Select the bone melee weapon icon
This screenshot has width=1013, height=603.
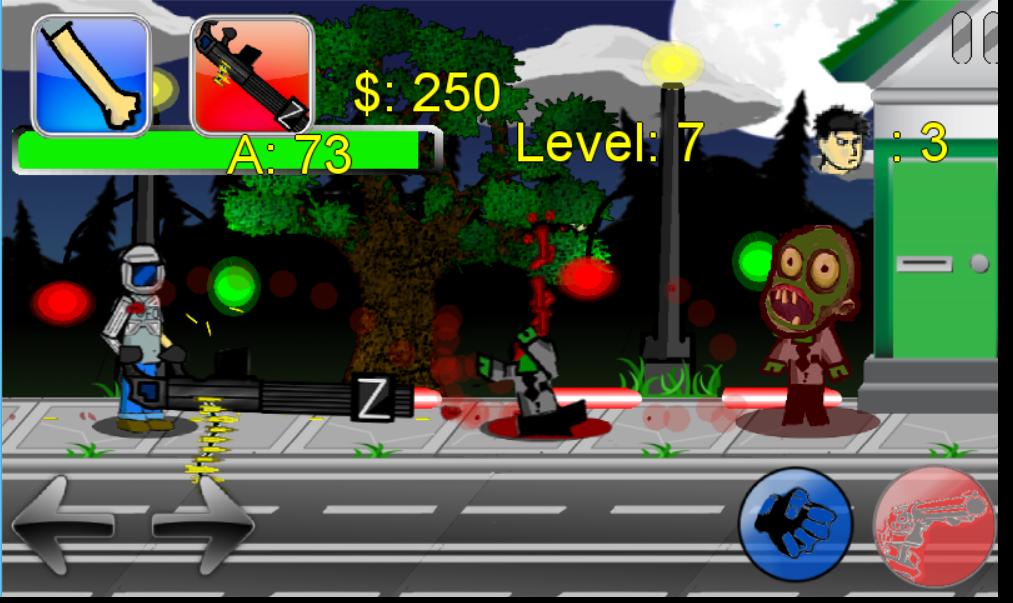click(92, 75)
